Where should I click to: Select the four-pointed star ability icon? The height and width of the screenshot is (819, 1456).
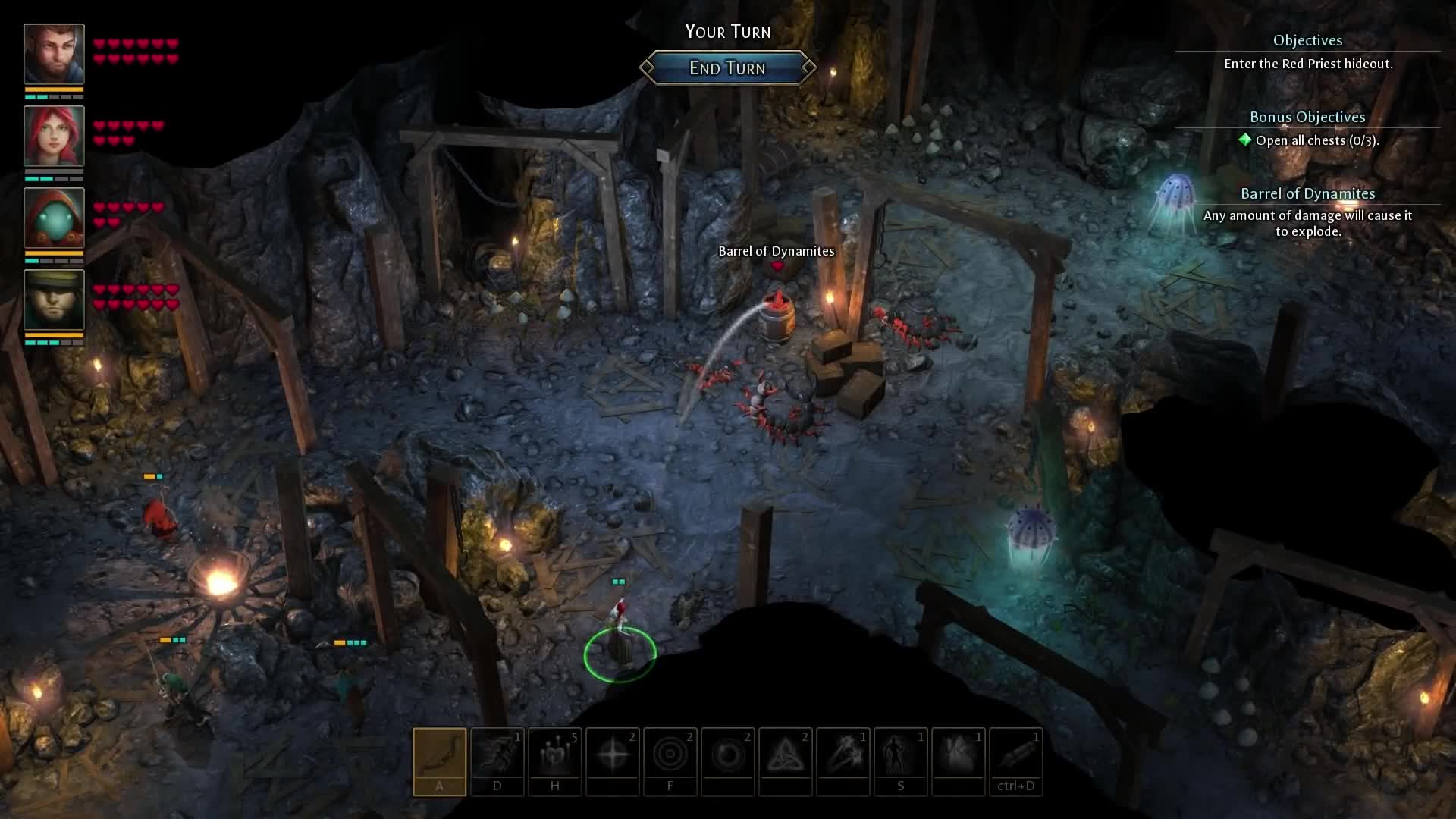[x=613, y=758]
